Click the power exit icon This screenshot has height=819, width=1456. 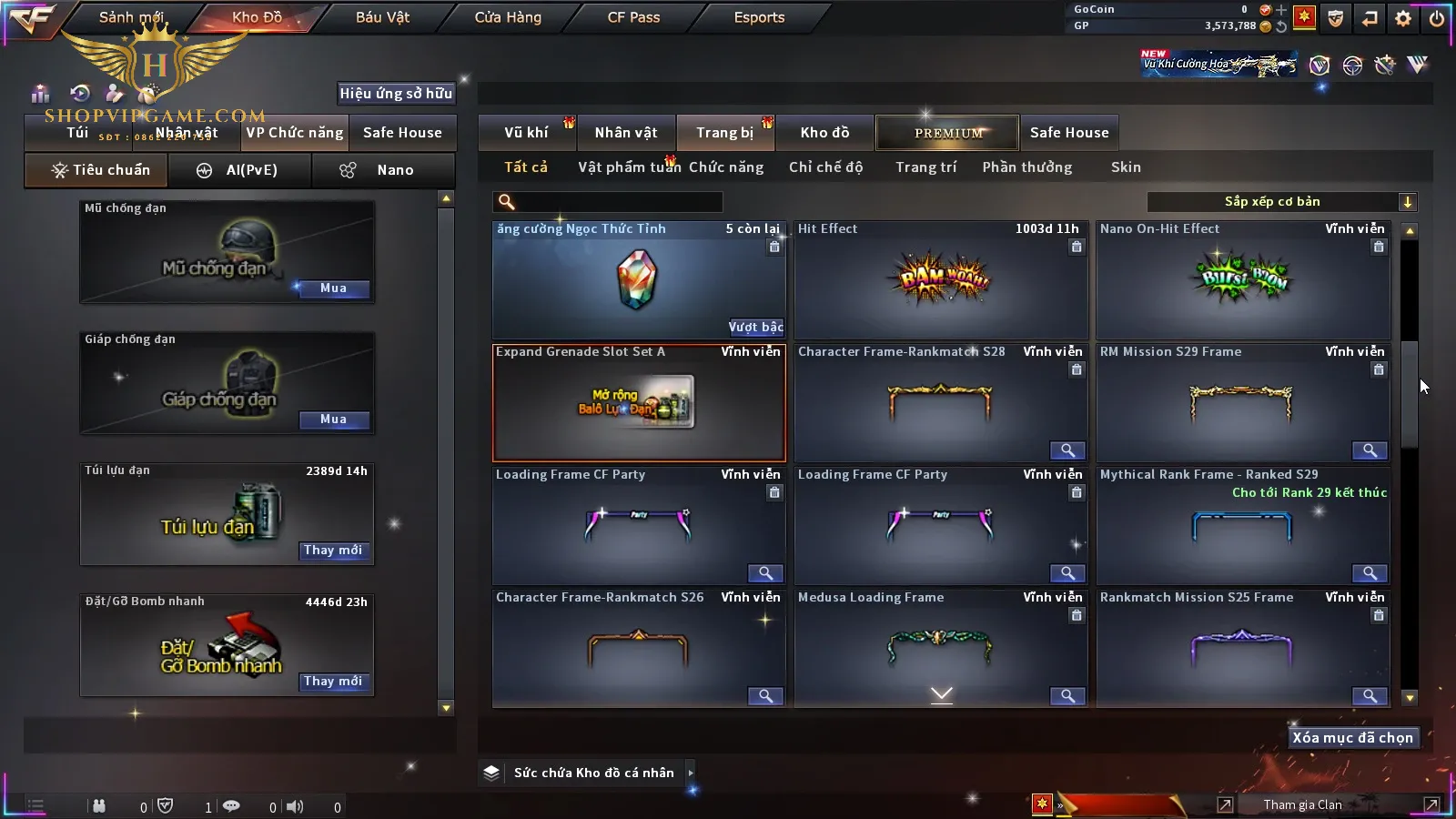click(x=1437, y=18)
